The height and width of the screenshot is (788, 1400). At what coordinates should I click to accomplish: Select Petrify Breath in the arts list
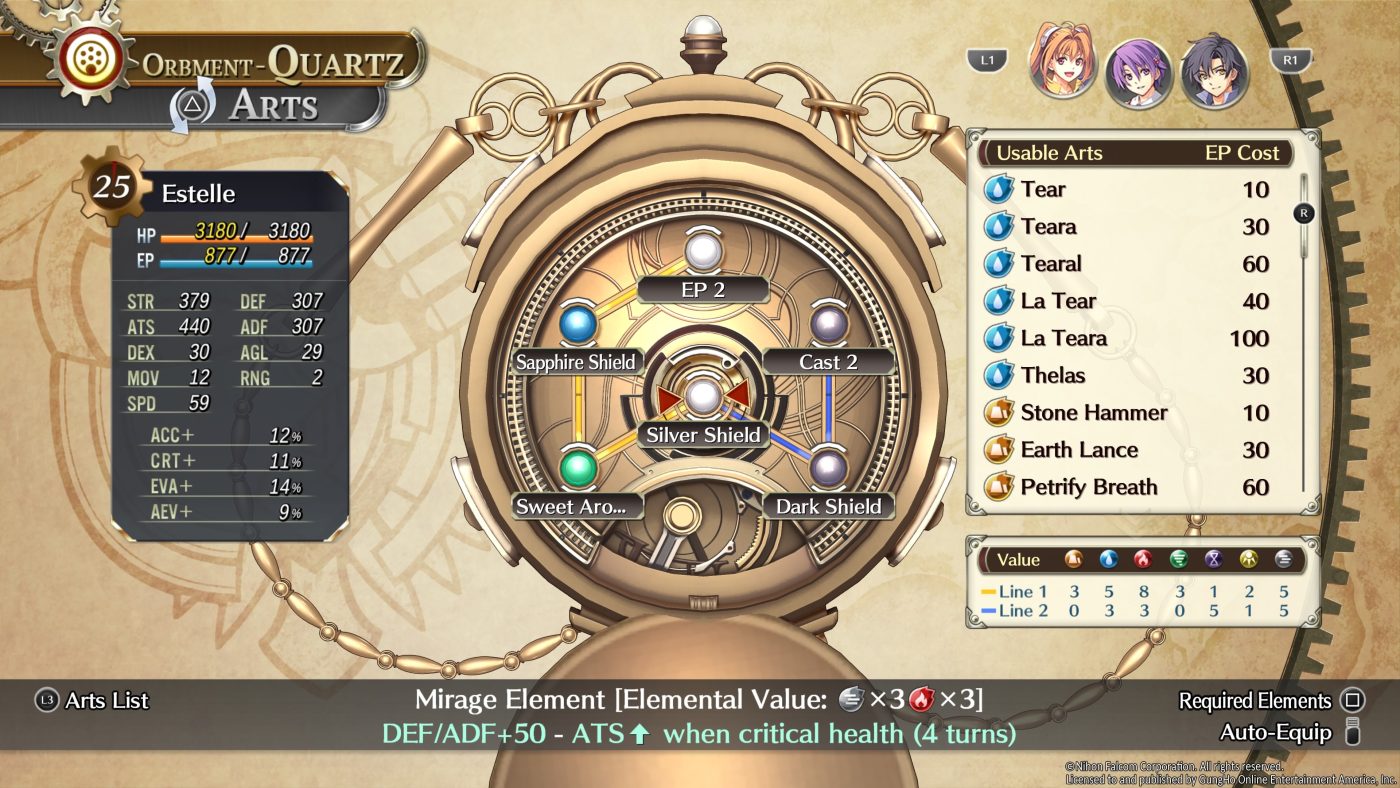(x=1128, y=487)
